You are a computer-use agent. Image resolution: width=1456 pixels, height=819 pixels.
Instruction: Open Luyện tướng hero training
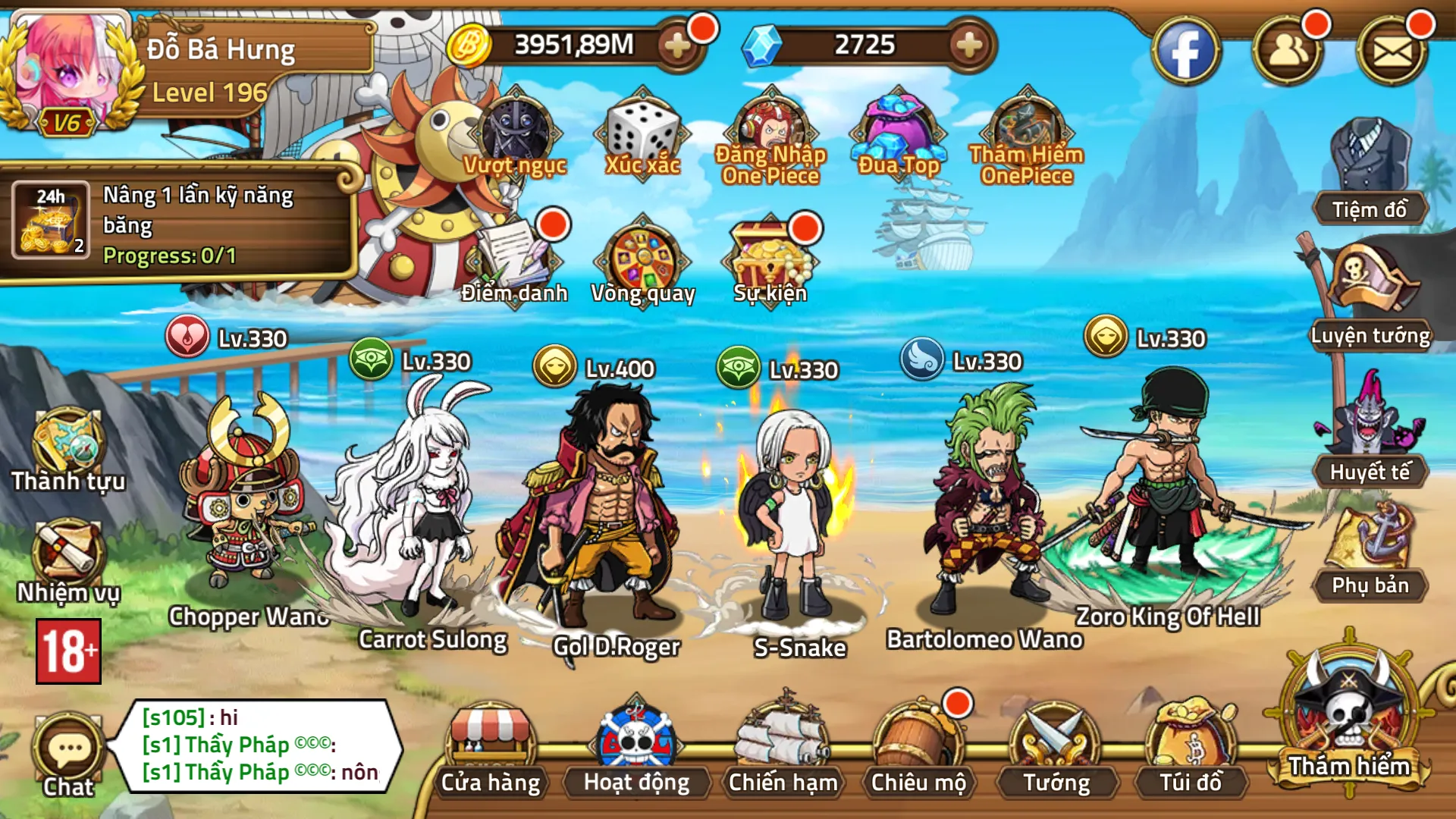(1370, 296)
